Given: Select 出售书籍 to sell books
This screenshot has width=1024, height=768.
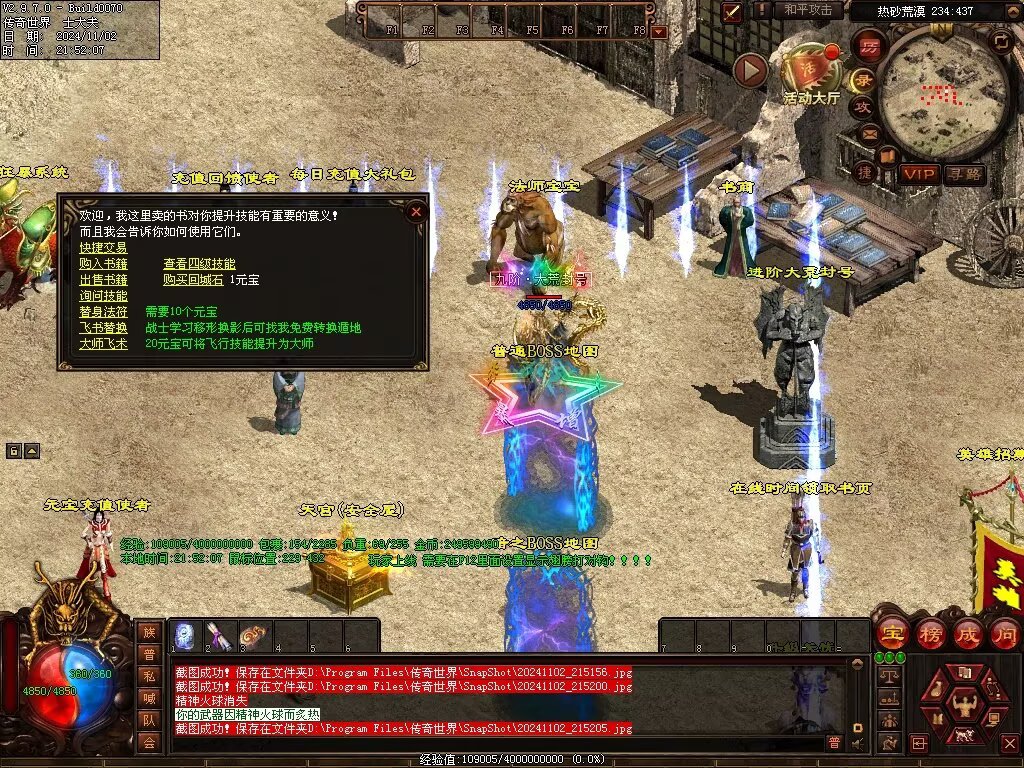Looking at the screenshot, I should 103,280.
